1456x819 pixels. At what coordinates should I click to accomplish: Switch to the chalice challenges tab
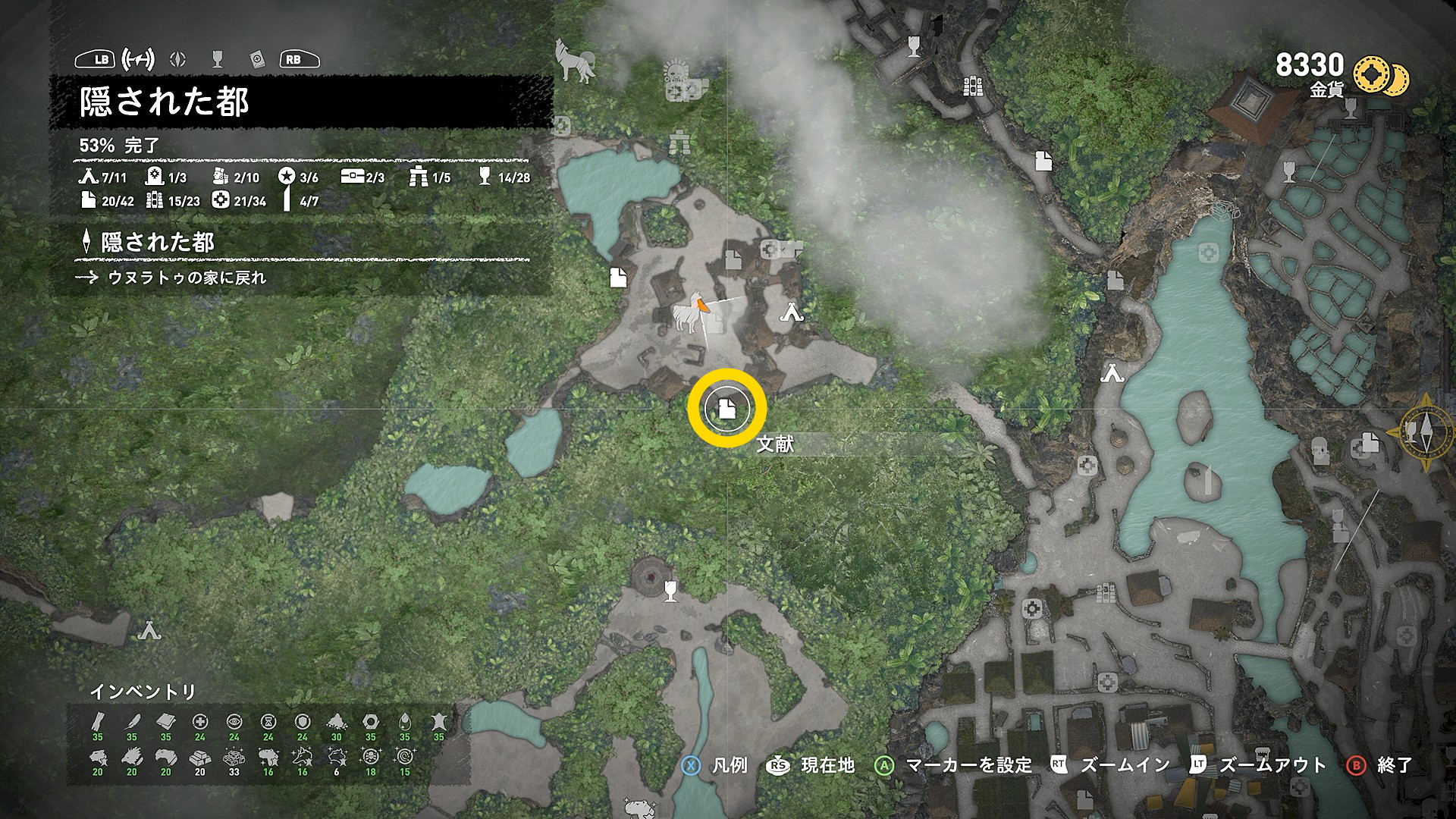(x=218, y=59)
